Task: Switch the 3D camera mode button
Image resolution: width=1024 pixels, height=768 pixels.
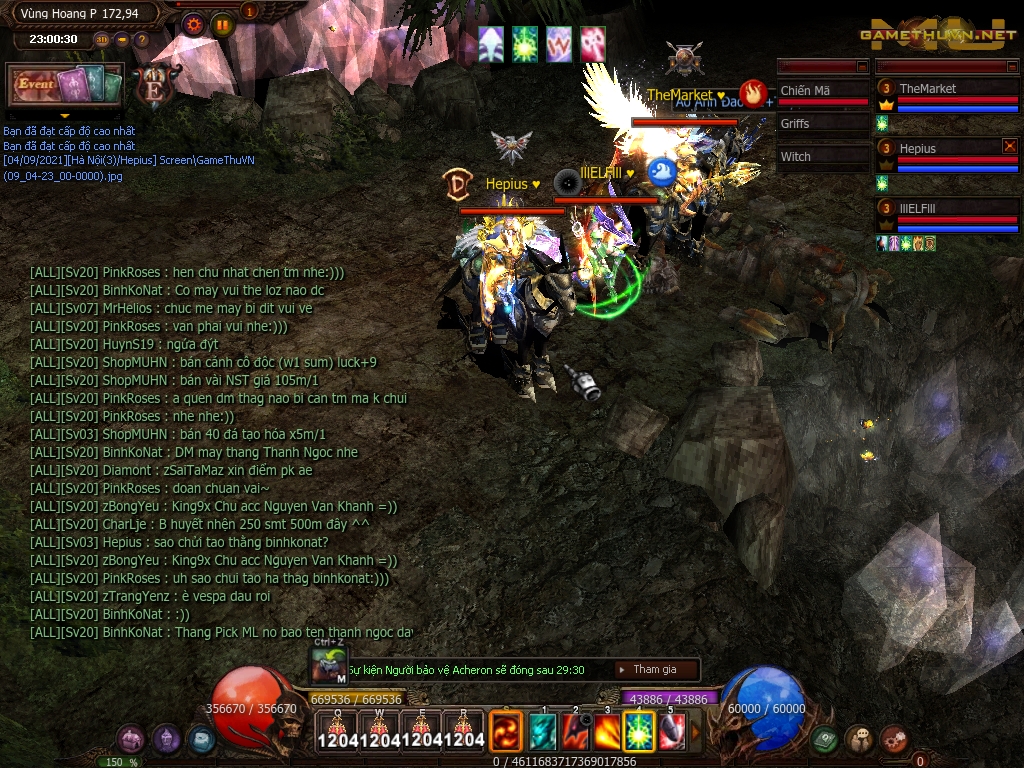Action: 101,40
